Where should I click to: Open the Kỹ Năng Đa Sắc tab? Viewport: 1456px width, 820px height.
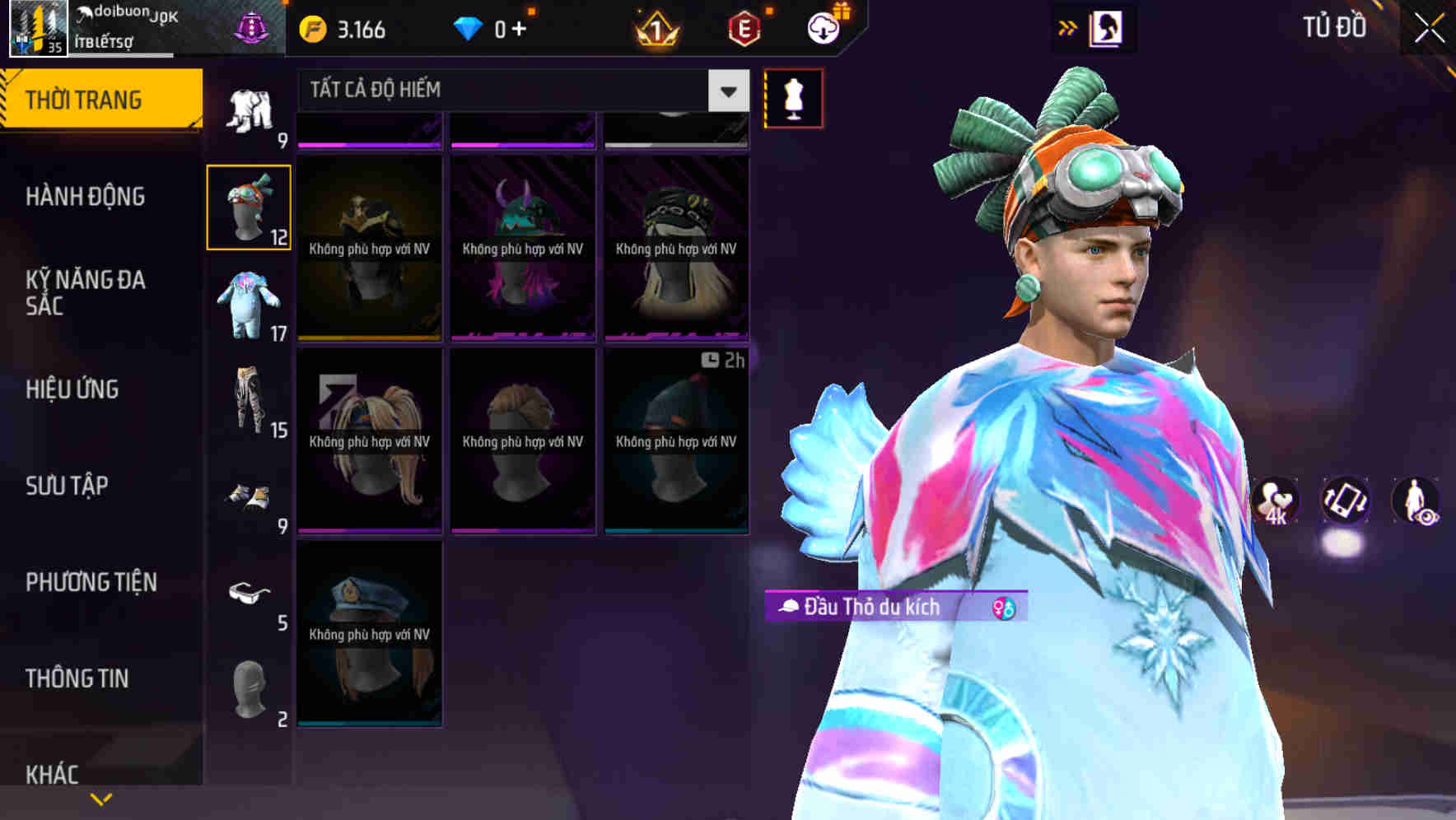(x=86, y=292)
